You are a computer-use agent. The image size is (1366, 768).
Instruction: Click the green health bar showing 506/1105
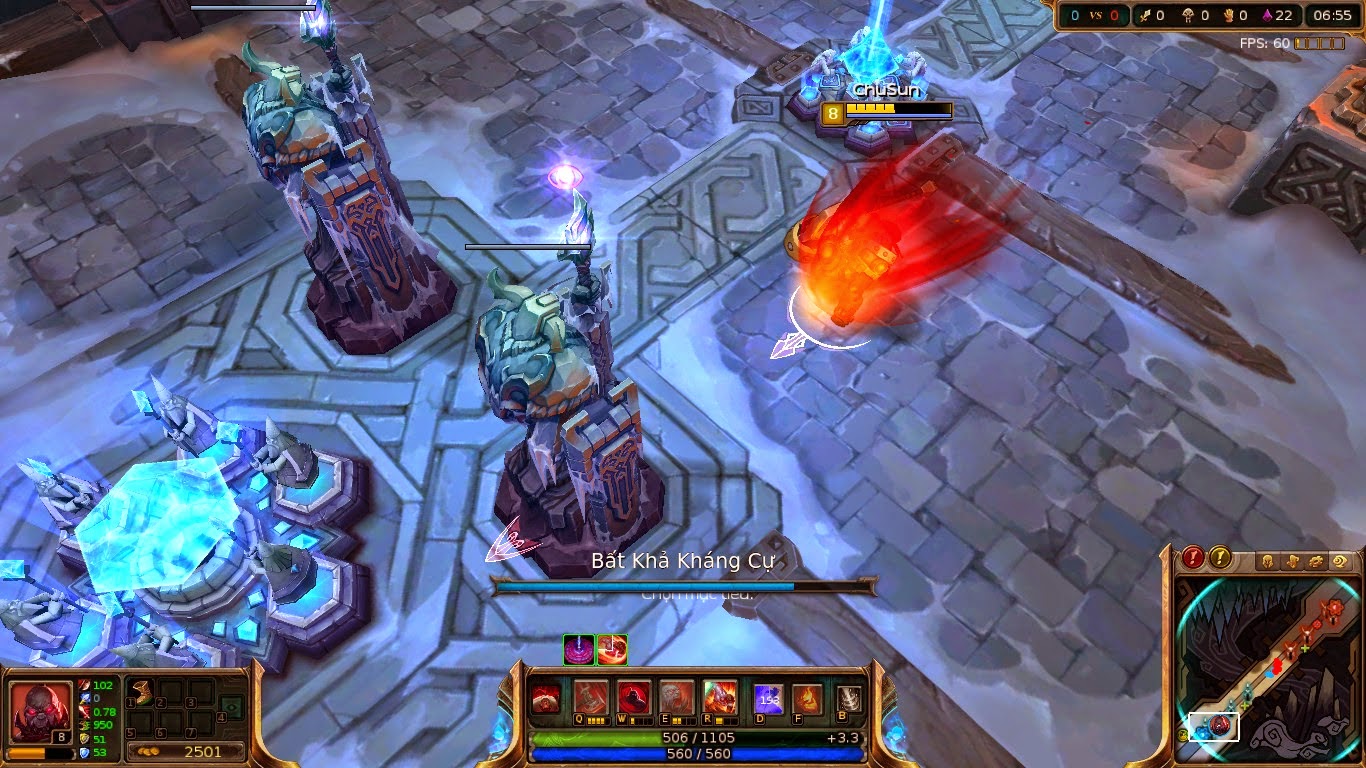[700, 738]
